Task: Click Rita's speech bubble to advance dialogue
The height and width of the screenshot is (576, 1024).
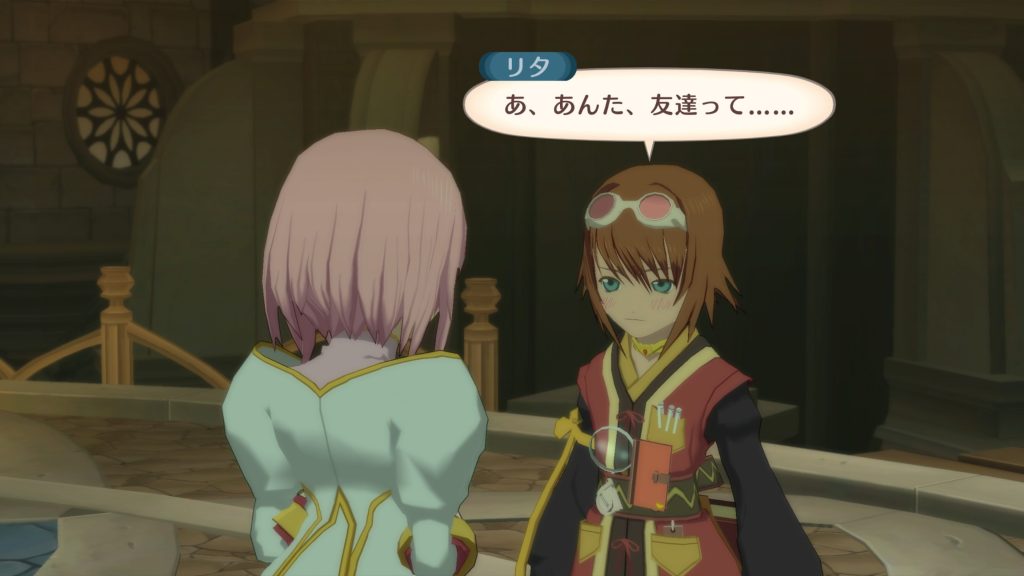Action: click(x=648, y=105)
